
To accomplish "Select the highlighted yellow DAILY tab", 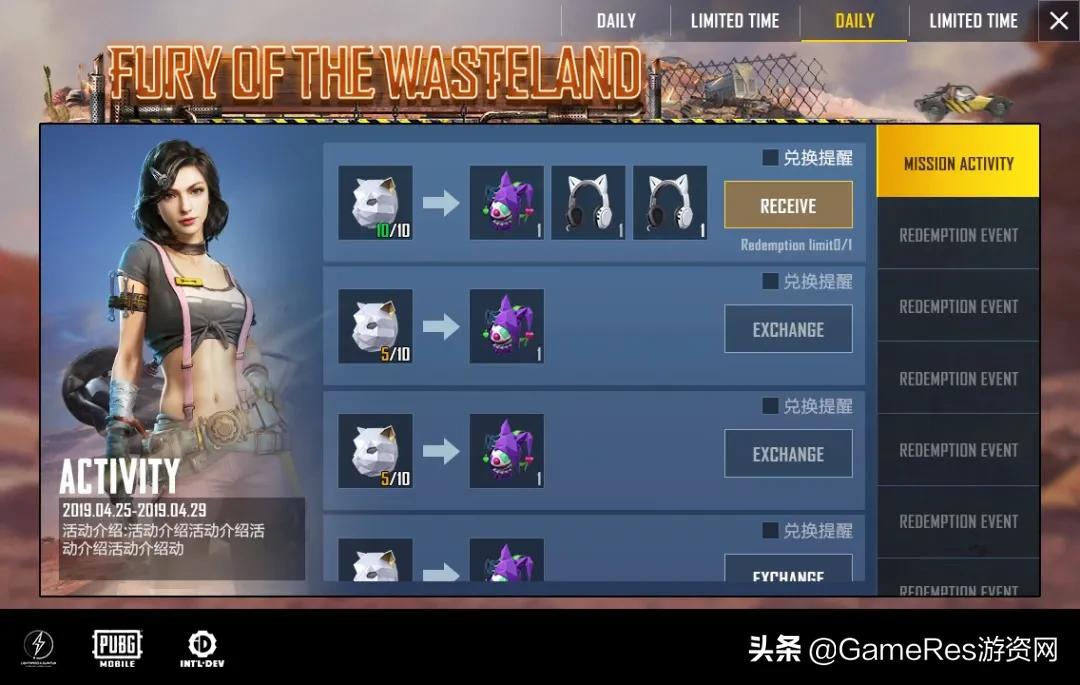I will coord(854,21).
